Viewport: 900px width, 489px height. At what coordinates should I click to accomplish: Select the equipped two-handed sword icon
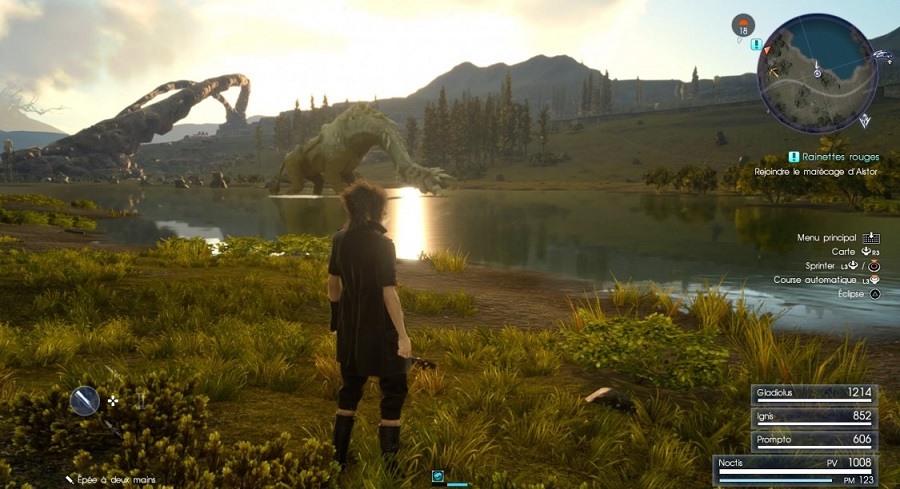[x=85, y=401]
